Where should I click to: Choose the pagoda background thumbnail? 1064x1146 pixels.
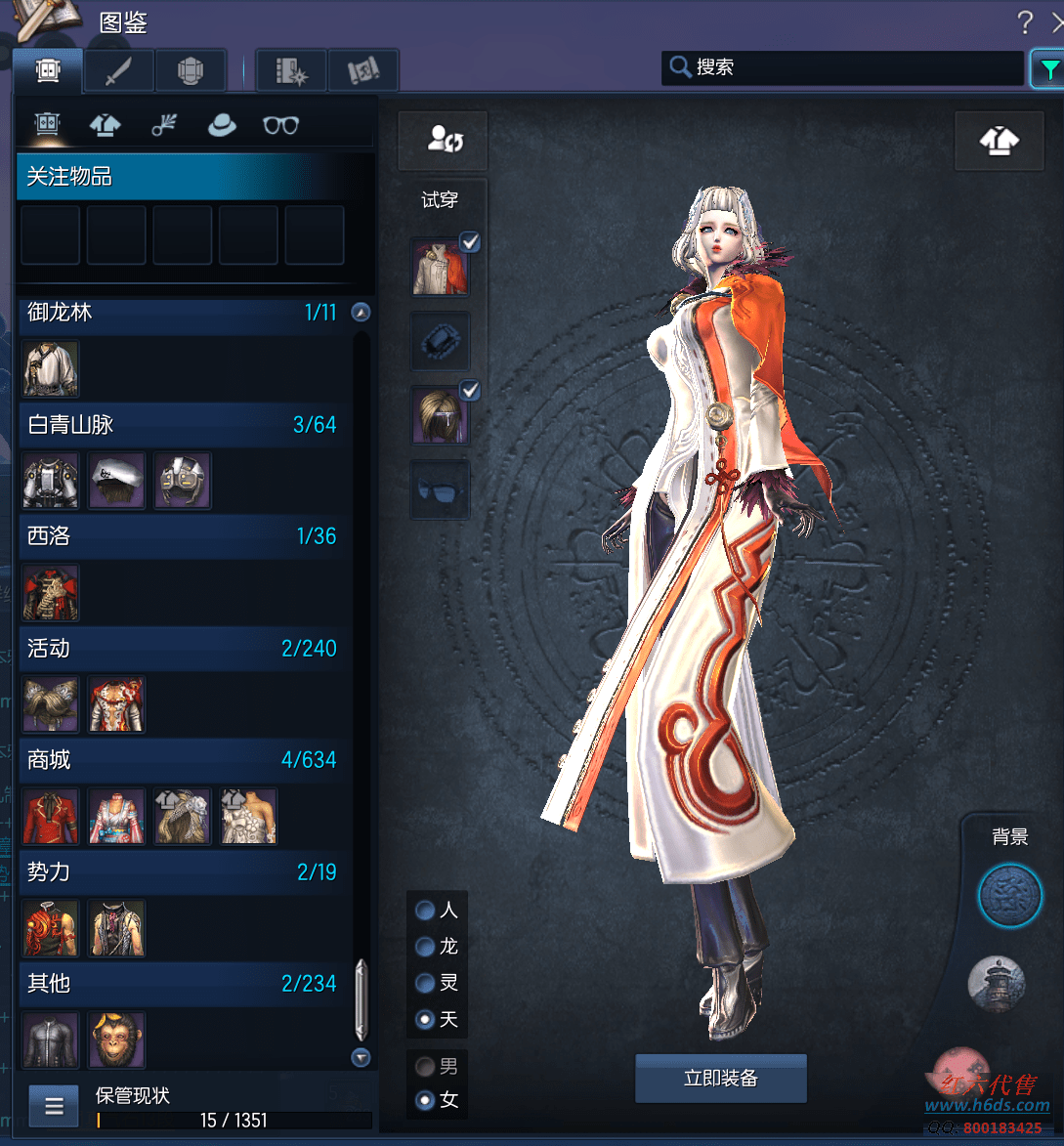pyautogui.click(x=996, y=983)
